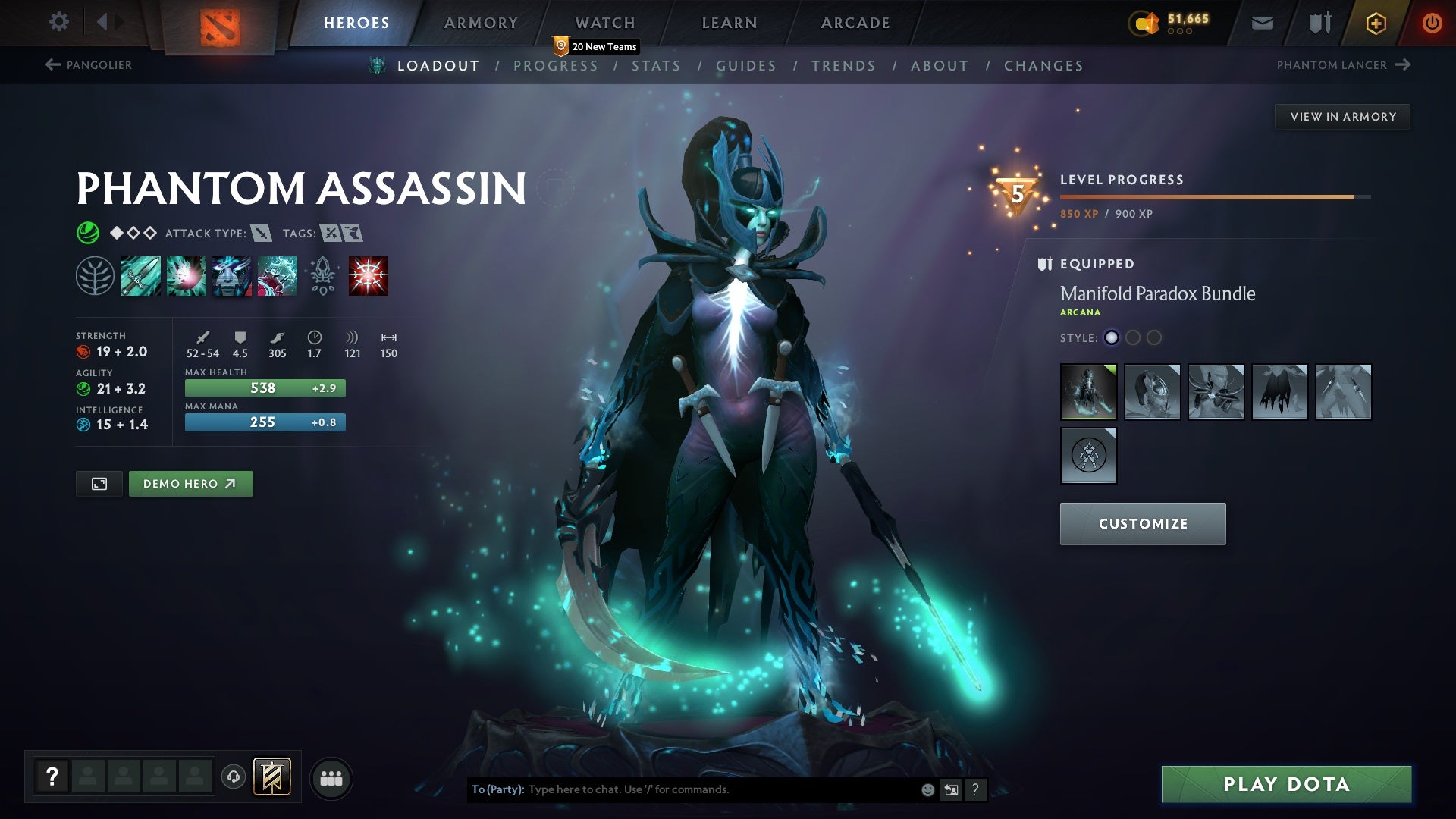
Task: Click the equipped Manifold Paradox bundle thumbnail
Action: click(1087, 392)
